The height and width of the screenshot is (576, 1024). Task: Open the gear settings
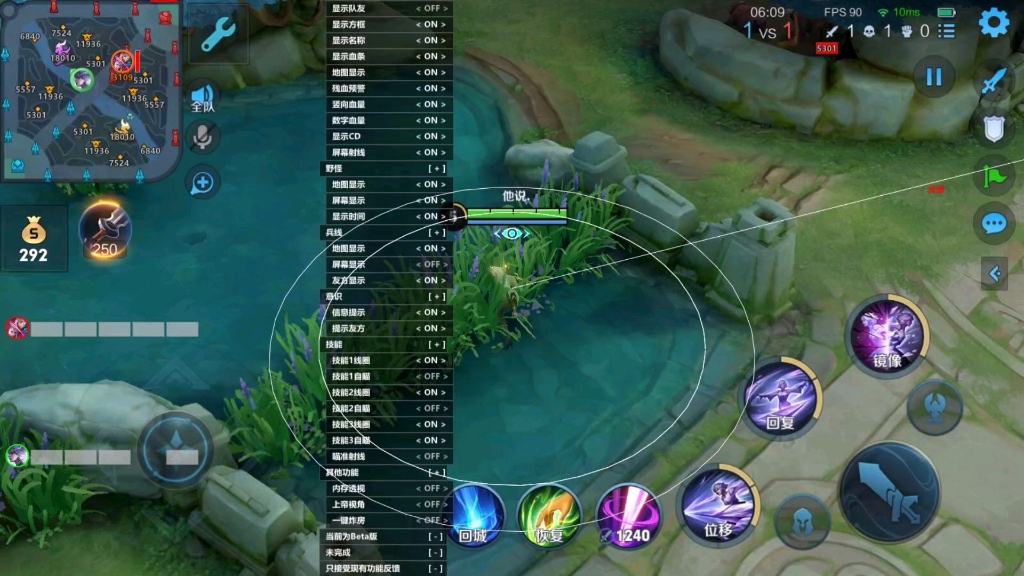click(993, 23)
